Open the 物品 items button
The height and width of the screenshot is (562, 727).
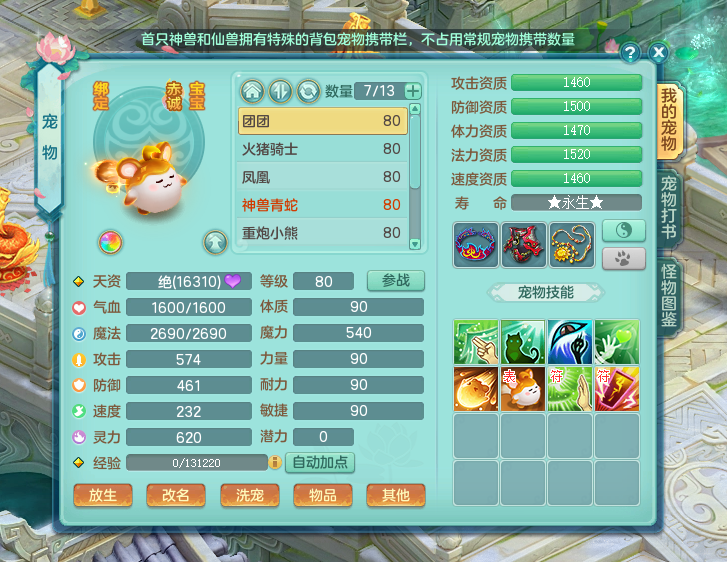[x=322, y=495]
